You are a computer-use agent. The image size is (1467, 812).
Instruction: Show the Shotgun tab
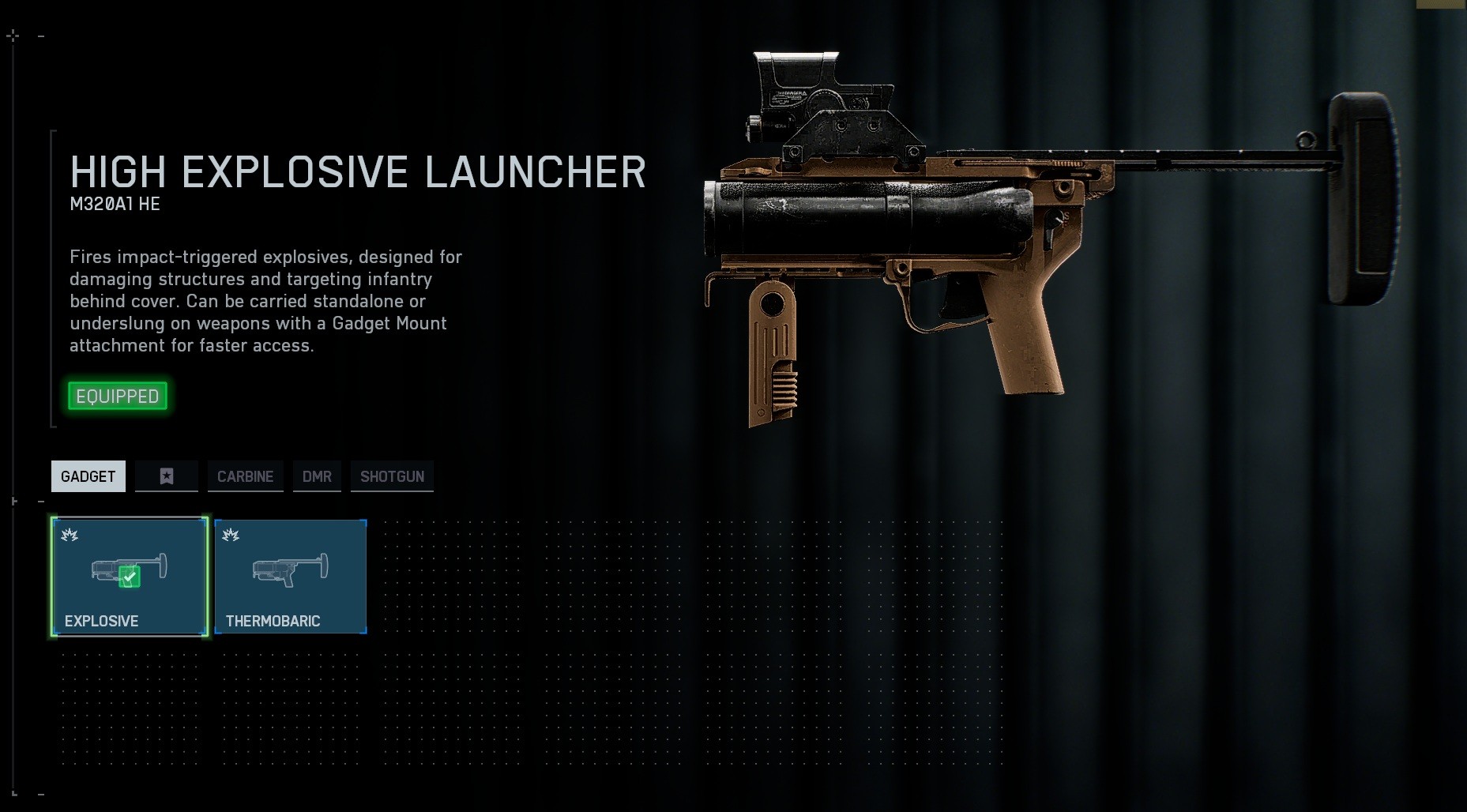392,476
